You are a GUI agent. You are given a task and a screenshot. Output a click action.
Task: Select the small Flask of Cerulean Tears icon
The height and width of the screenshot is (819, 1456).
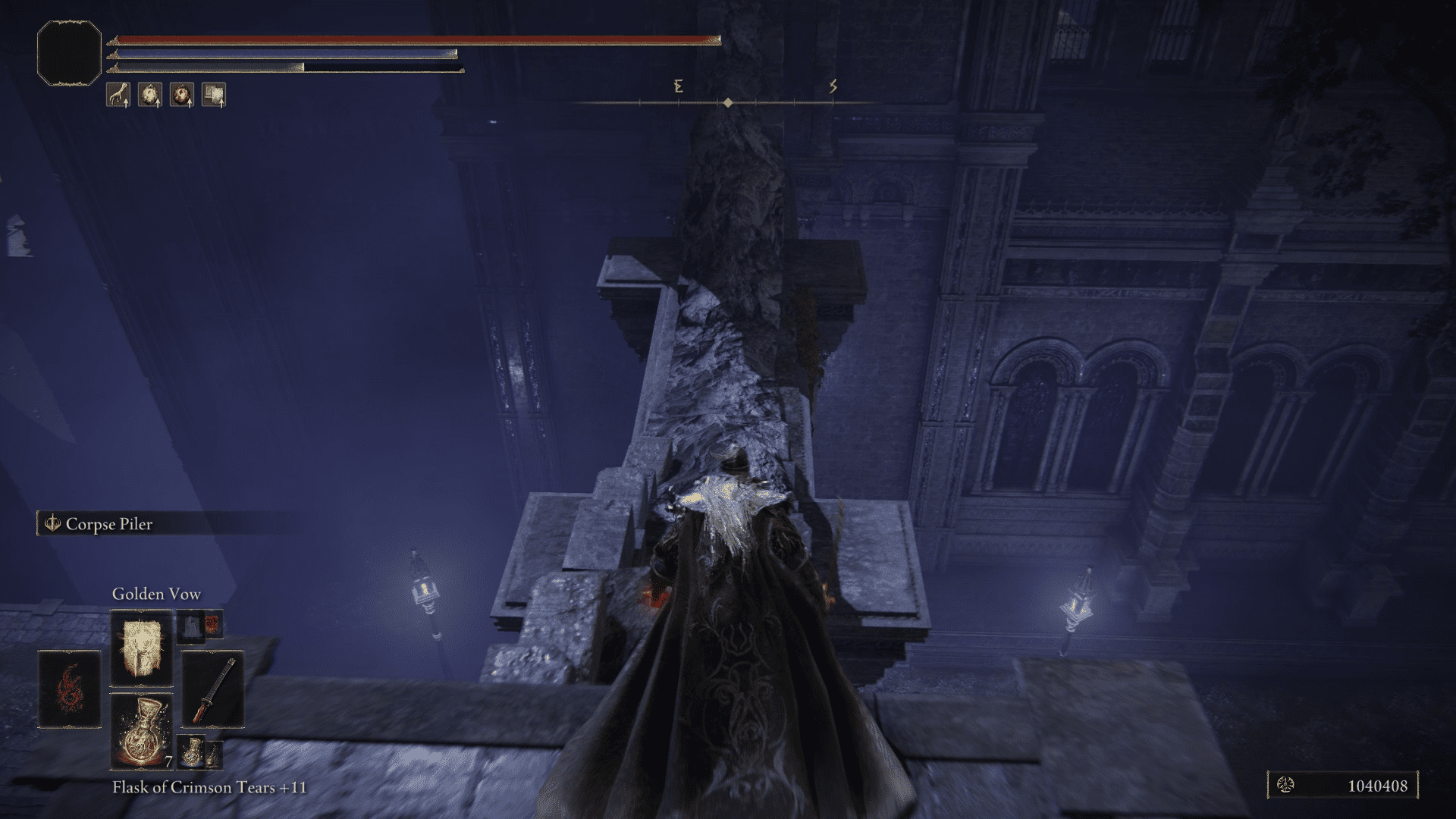(x=192, y=752)
